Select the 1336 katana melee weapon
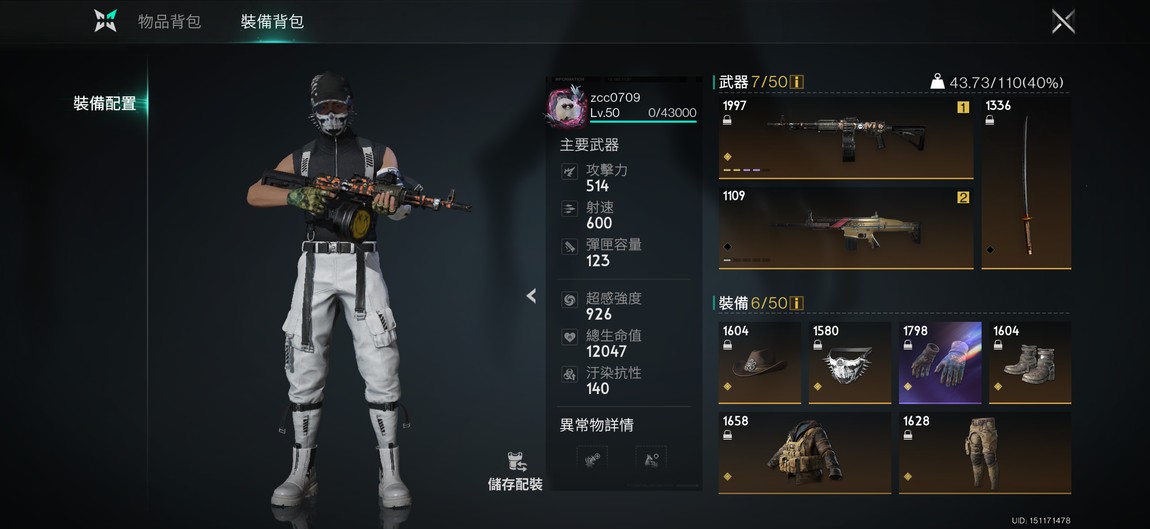 [1026, 182]
